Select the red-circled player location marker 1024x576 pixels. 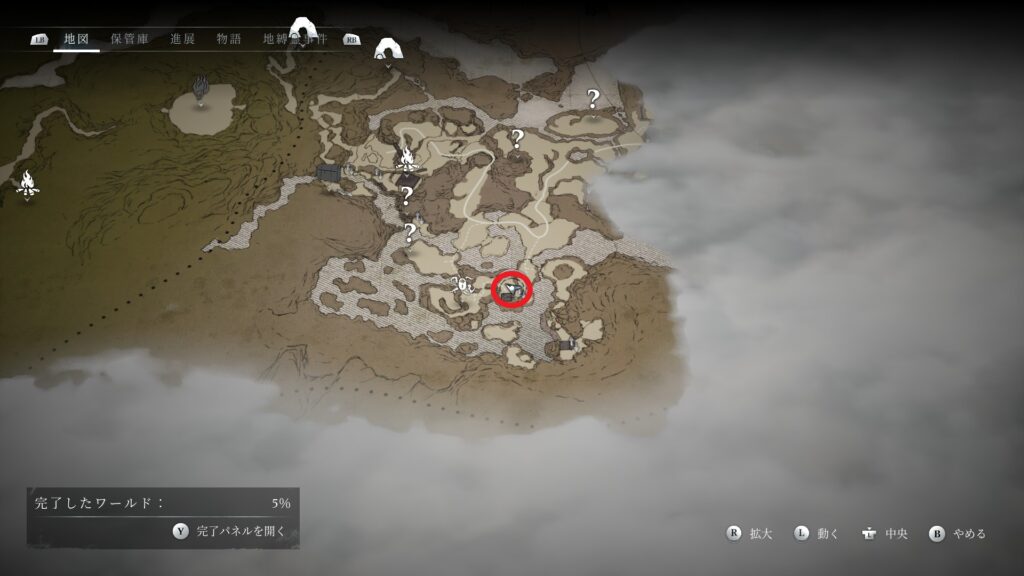point(512,290)
